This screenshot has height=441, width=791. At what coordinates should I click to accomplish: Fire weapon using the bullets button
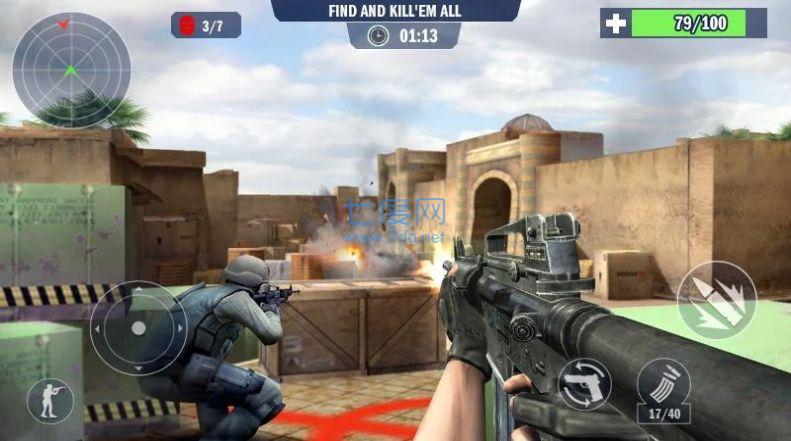[x=716, y=300]
